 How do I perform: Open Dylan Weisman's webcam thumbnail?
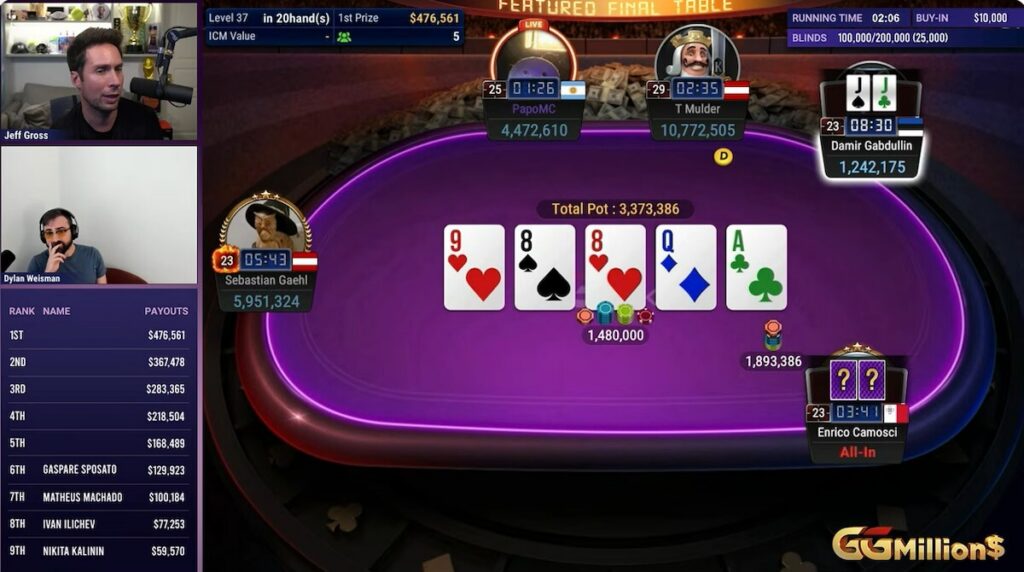(x=99, y=215)
